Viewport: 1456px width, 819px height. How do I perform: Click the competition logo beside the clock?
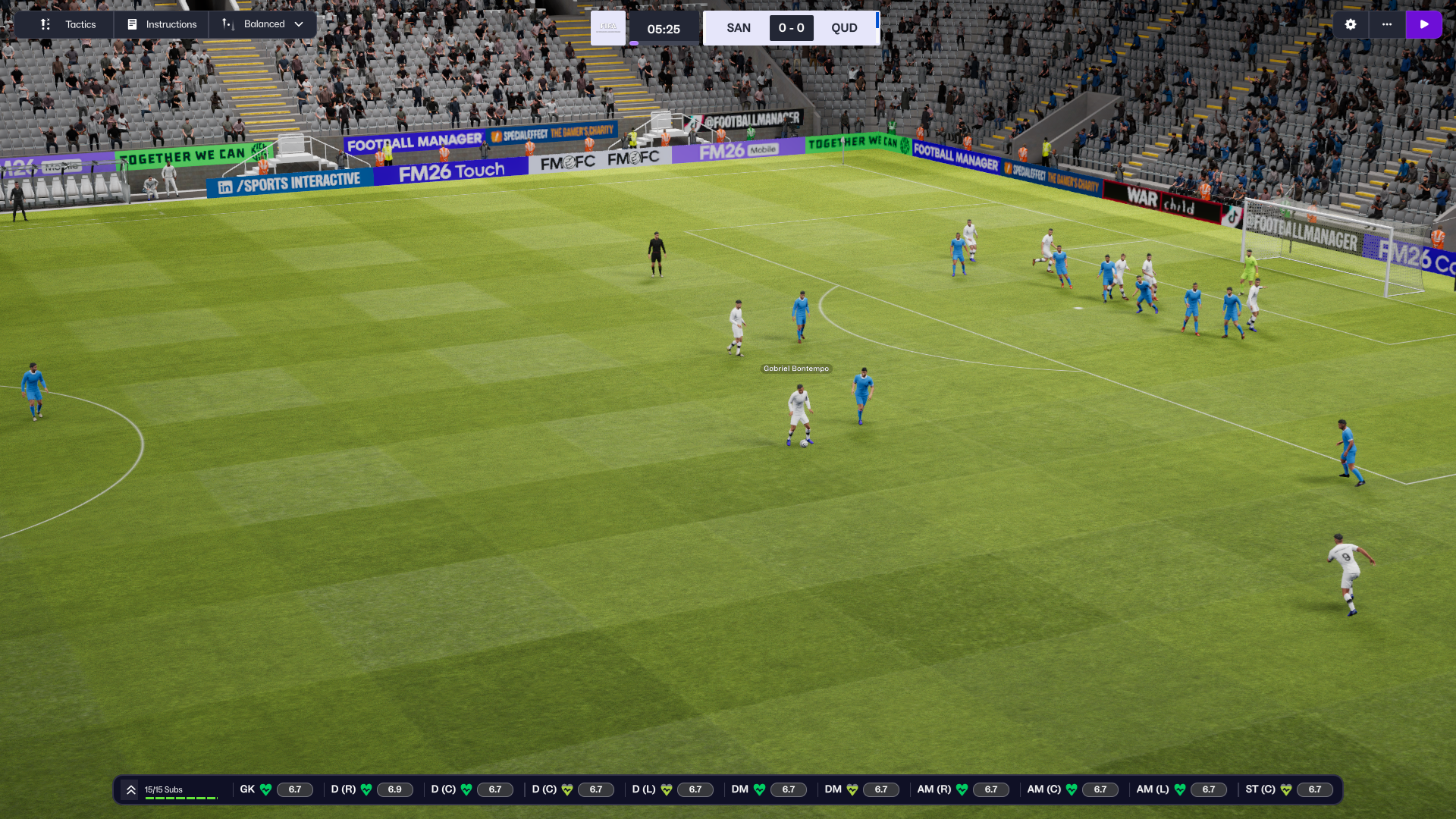[608, 28]
